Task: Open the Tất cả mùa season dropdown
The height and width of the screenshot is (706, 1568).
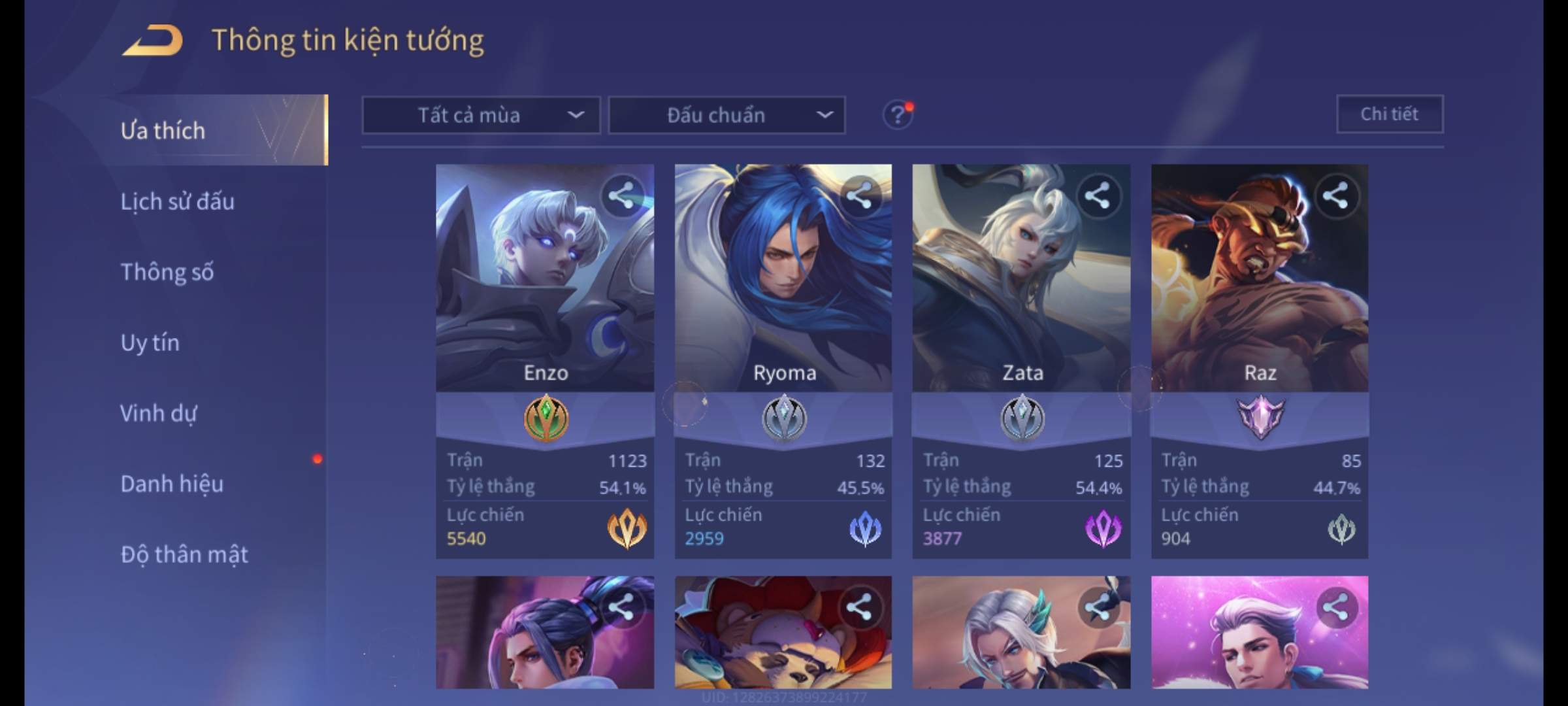Action: tap(481, 115)
